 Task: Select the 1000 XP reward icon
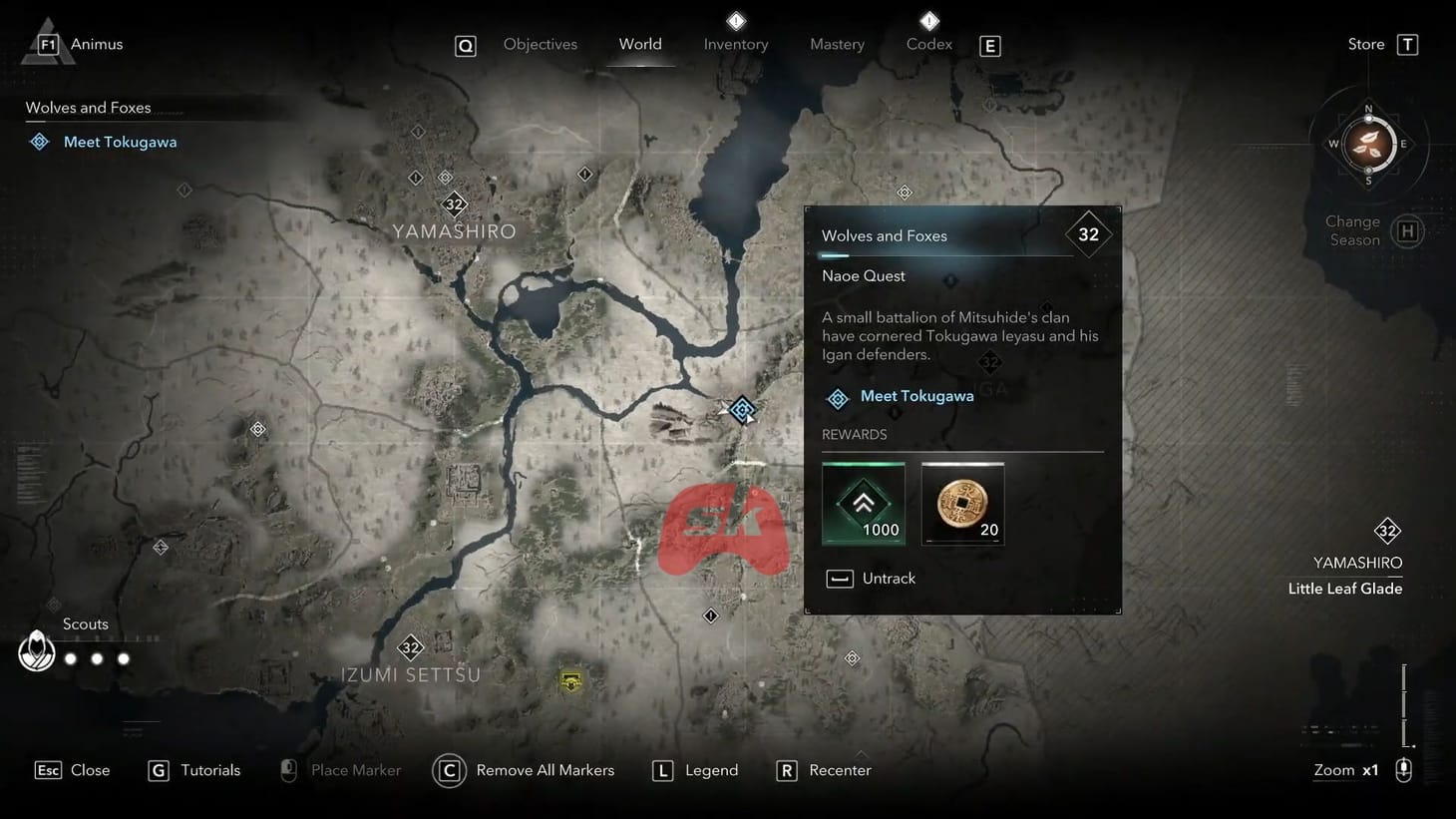[863, 503]
